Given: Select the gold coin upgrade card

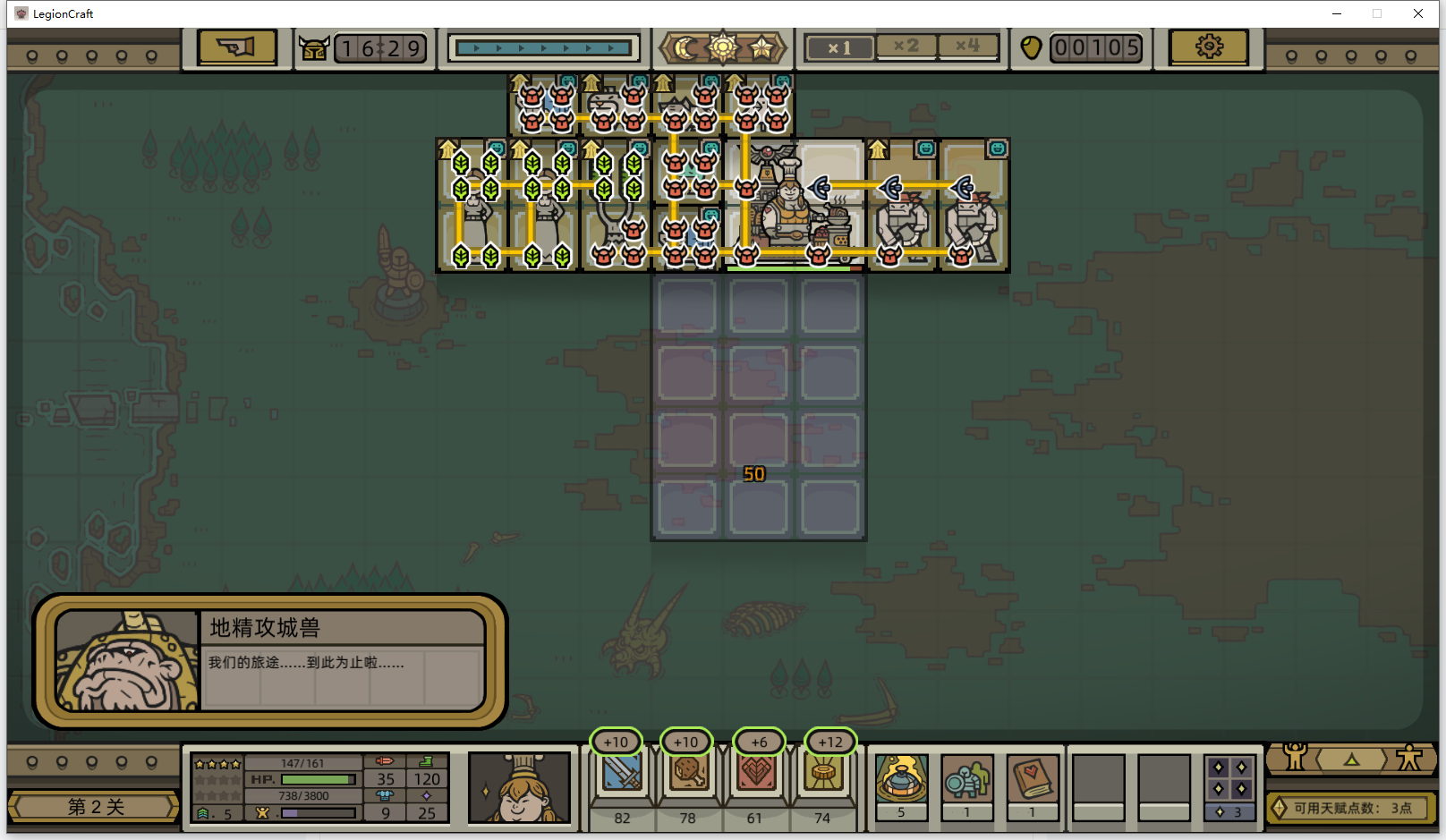Looking at the screenshot, I should [x=823, y=773].
